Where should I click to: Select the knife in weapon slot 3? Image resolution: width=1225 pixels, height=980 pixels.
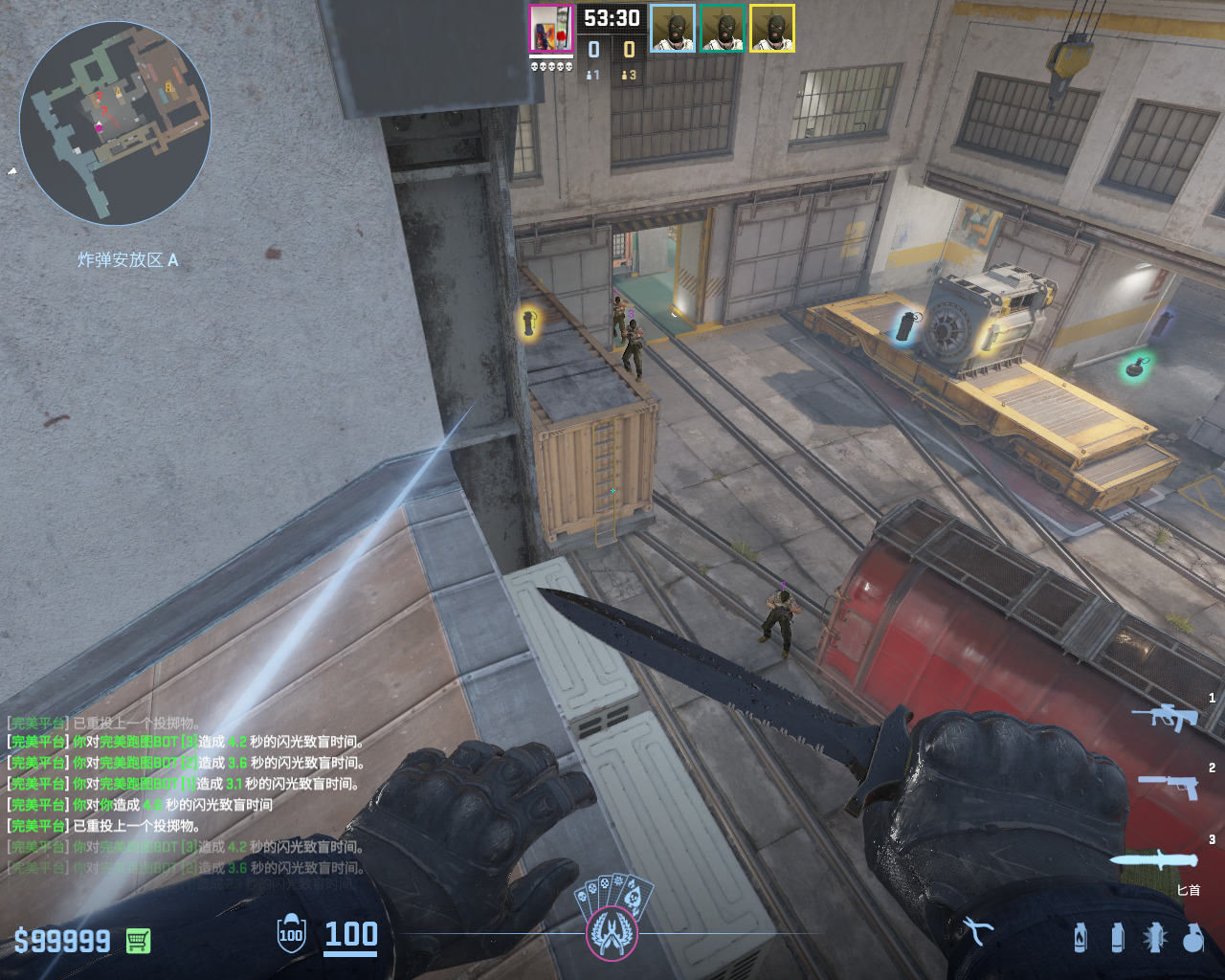pyautogui.click(x=1154, y=858)
